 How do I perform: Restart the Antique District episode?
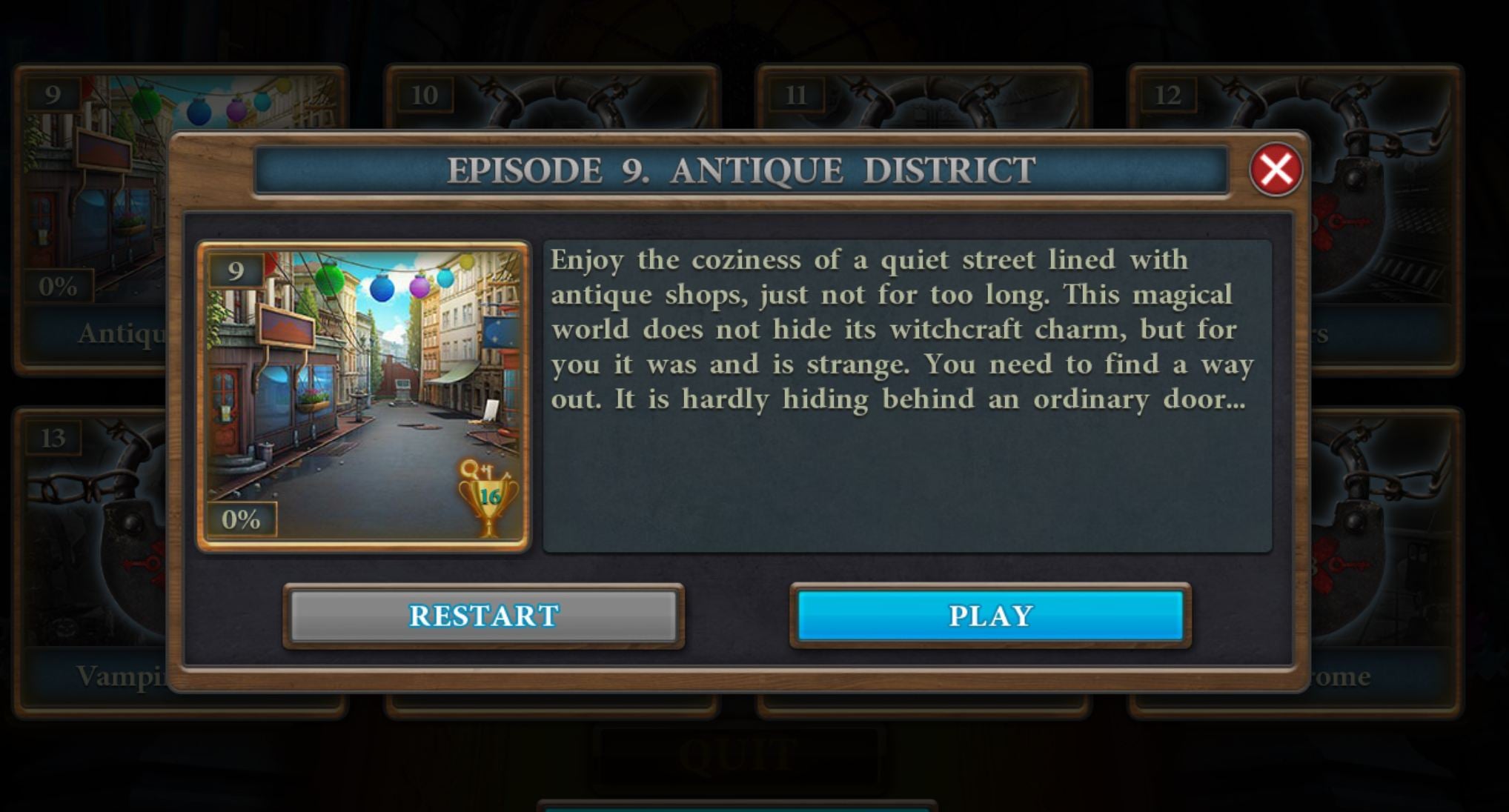[x=483, y=615]
